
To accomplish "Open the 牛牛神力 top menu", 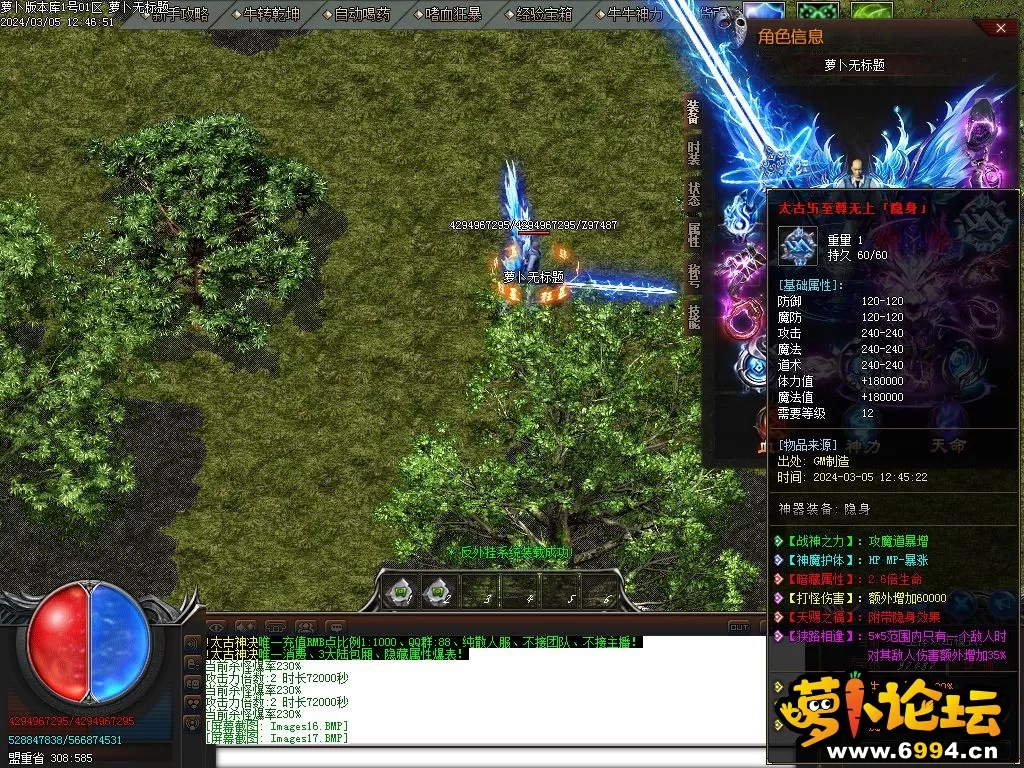I will [635, 14].
